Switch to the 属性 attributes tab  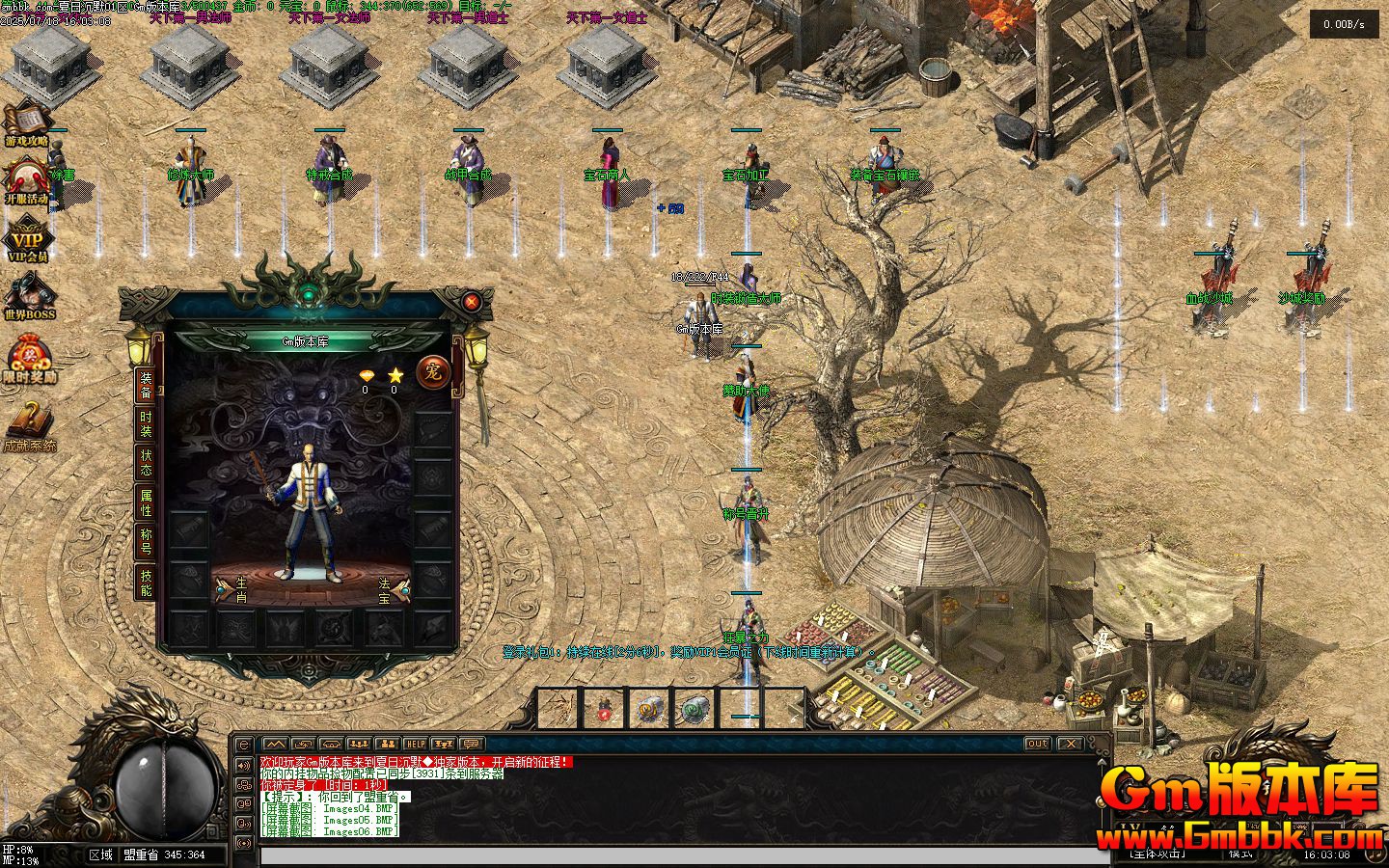(x=146, y=502)
